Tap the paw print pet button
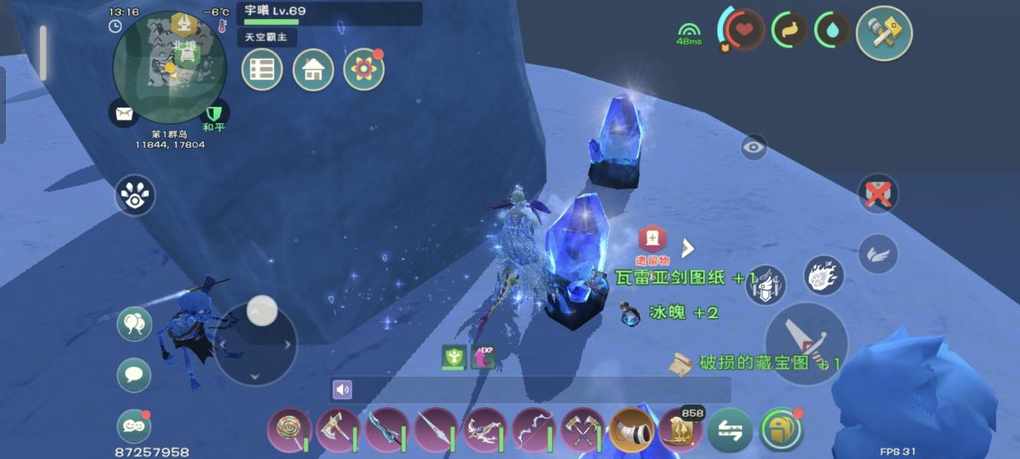 tap(134, 196)
